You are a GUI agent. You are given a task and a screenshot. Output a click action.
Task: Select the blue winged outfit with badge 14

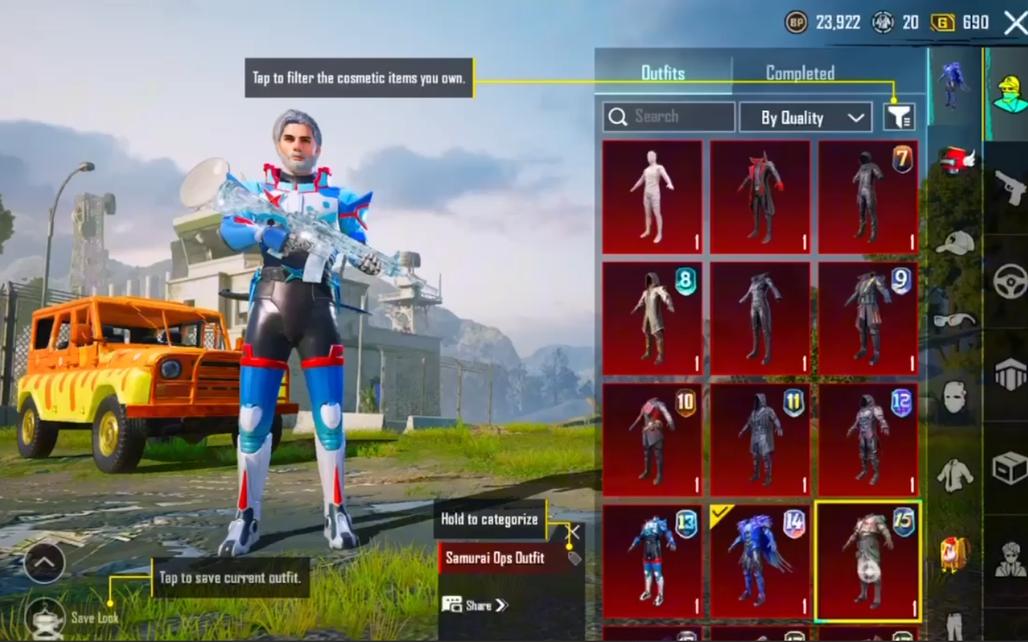click(x=760, y=561)
